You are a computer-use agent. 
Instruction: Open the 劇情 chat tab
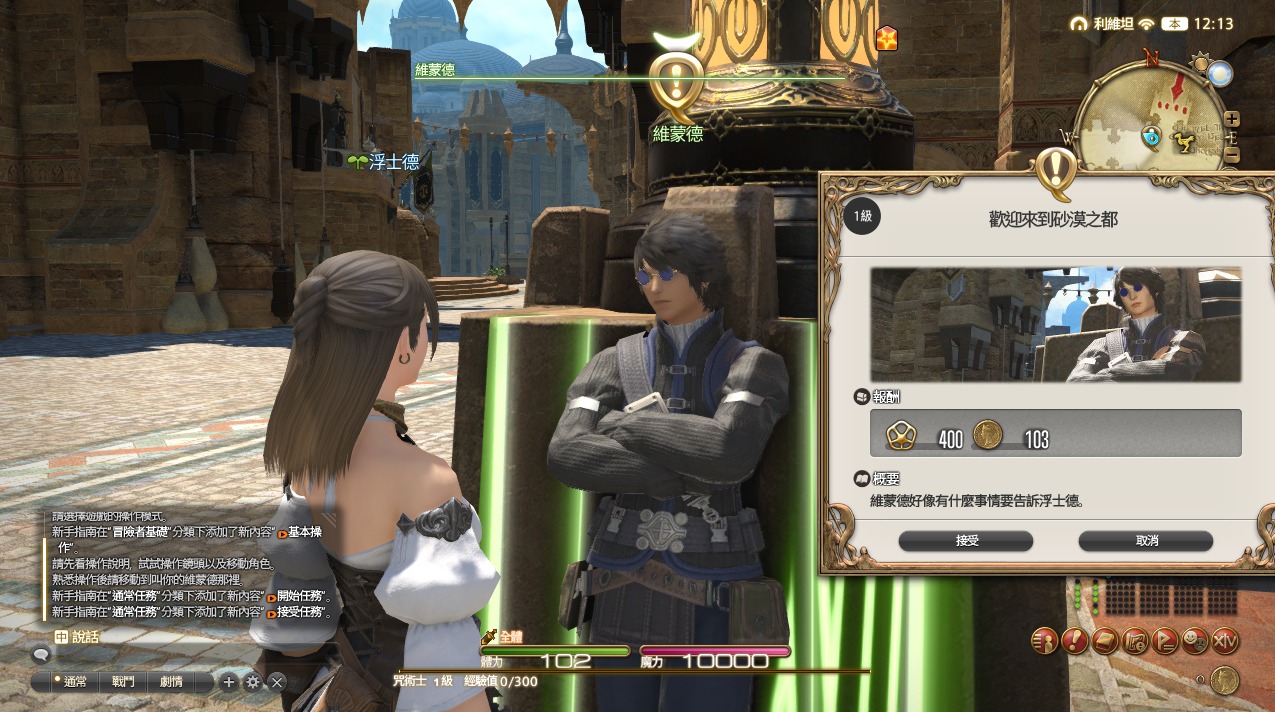(171, 682)
